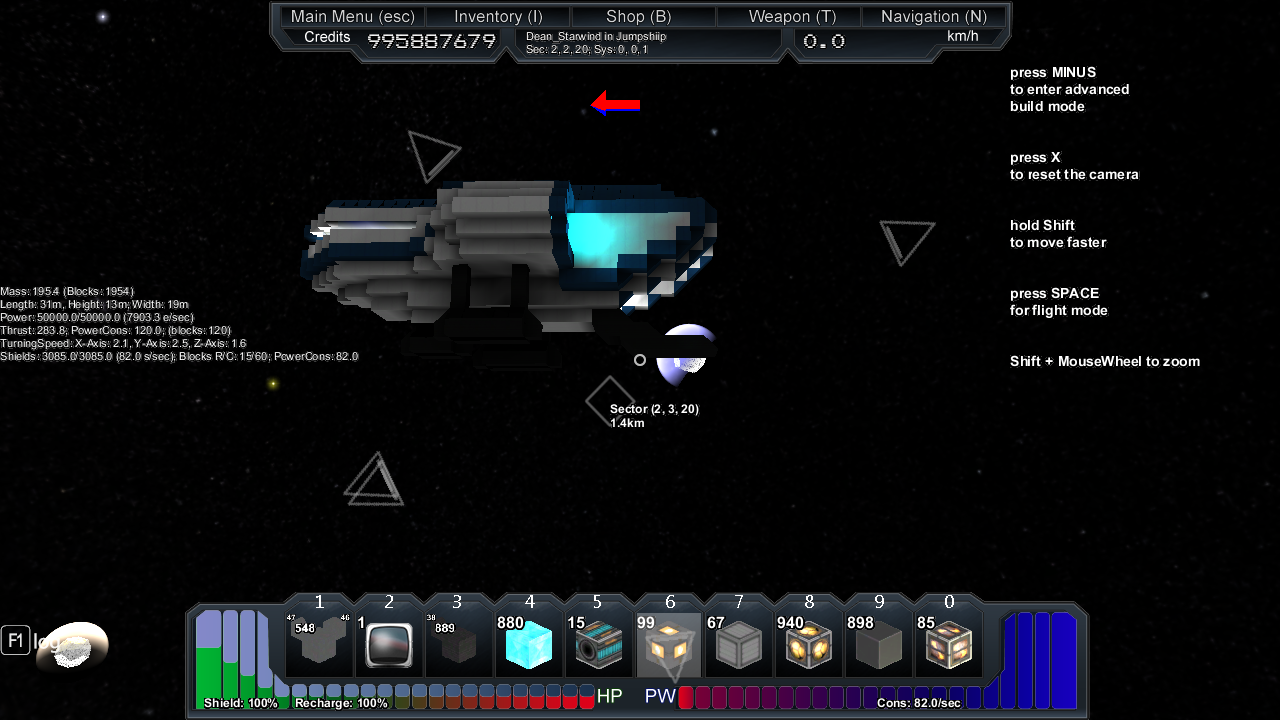Select the block stack of 99 in slot 6

pos(669,645)
